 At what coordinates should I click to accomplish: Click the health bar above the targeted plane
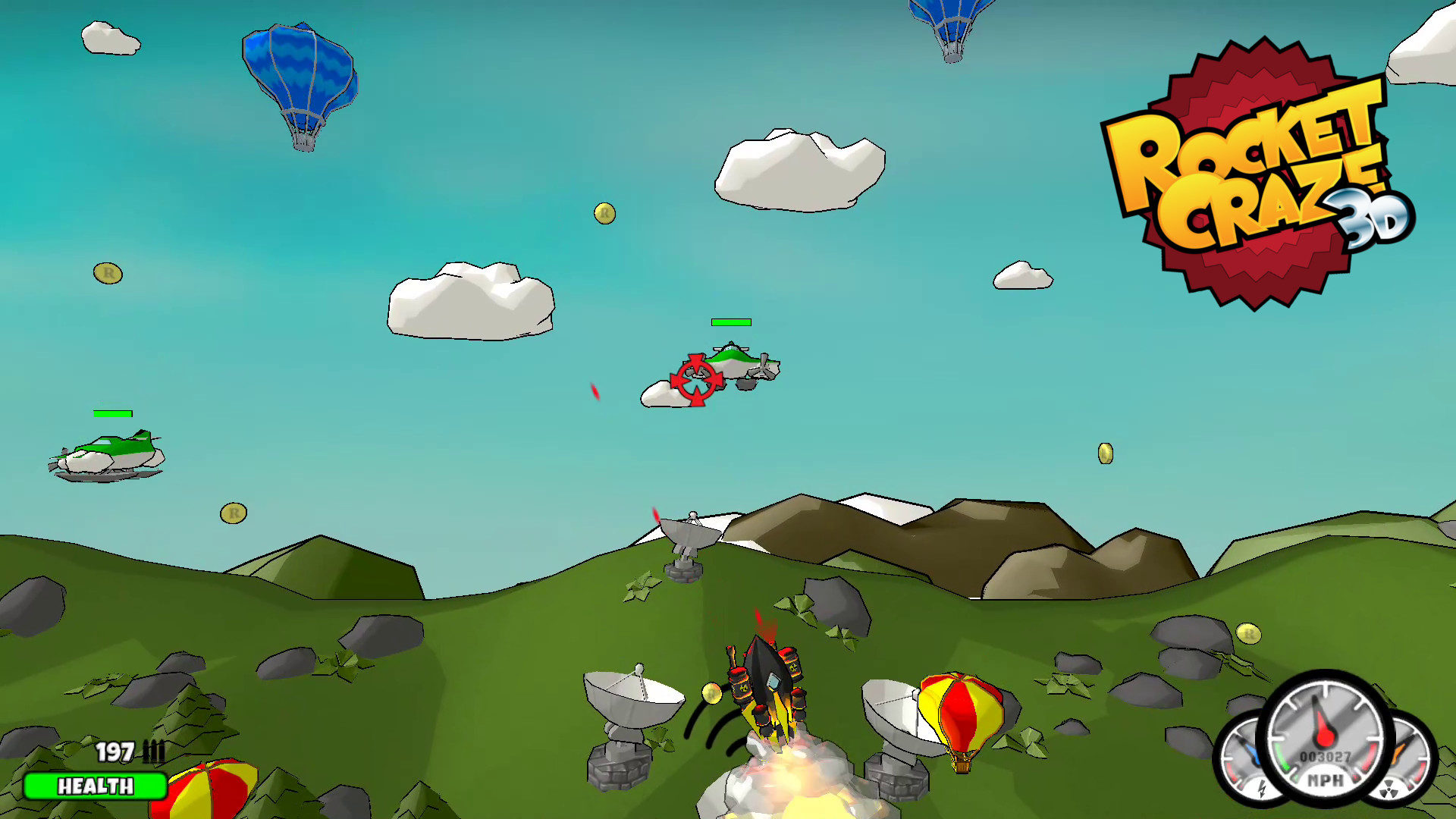[730, 322]
